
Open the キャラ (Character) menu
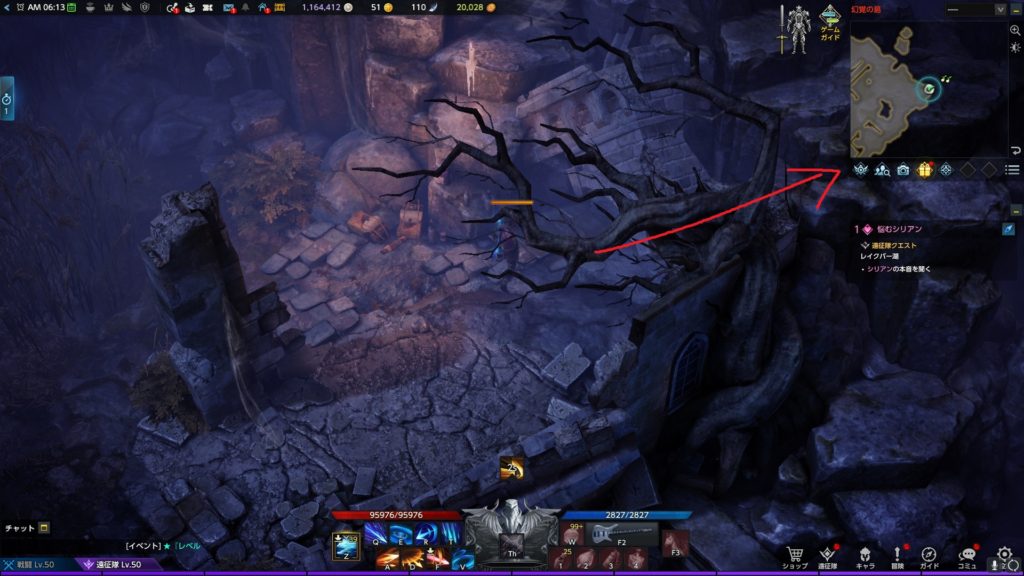[x=864, y=555]
